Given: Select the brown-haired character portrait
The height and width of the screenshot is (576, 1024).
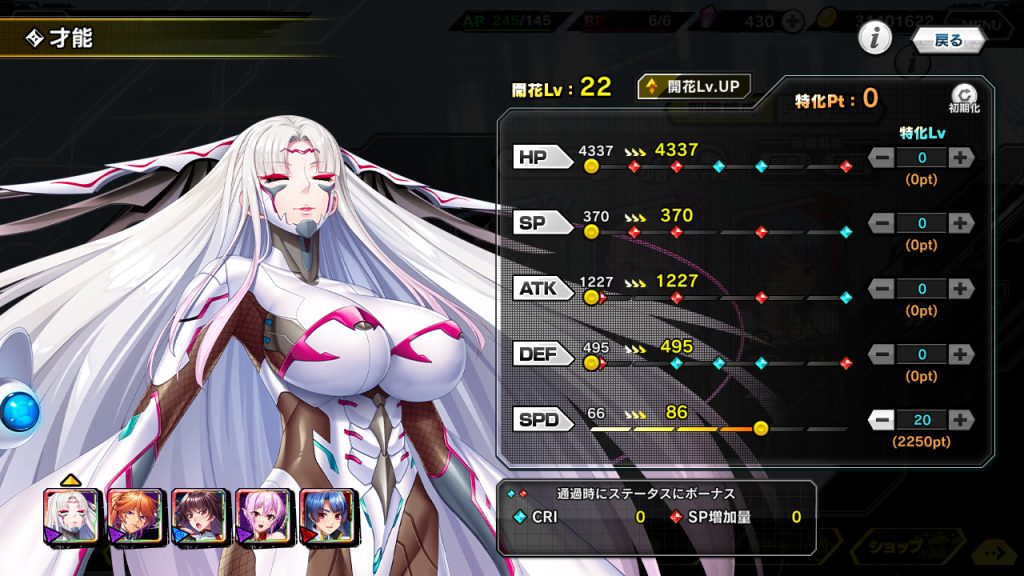Looking at the screenshot, I should pyautogui.click(x=200, y=516).
